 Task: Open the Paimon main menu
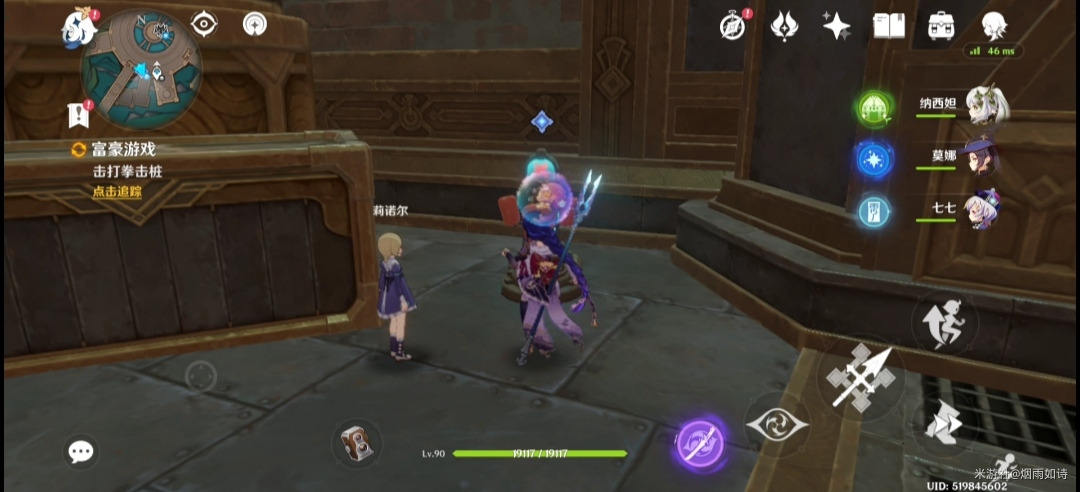coord(78,28)
